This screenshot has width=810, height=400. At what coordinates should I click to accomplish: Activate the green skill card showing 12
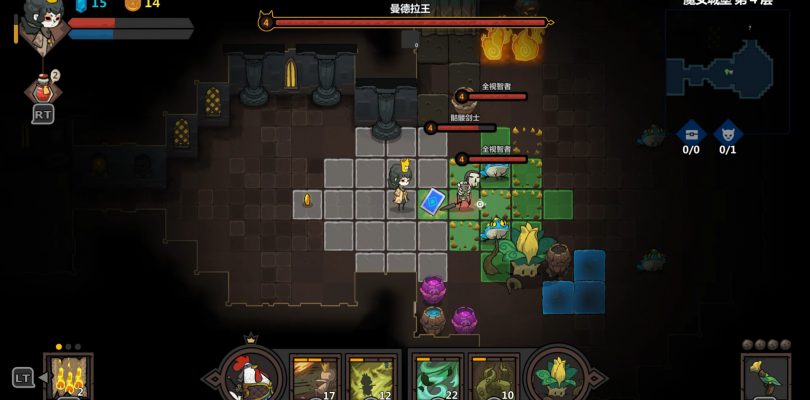click(369, 380)
